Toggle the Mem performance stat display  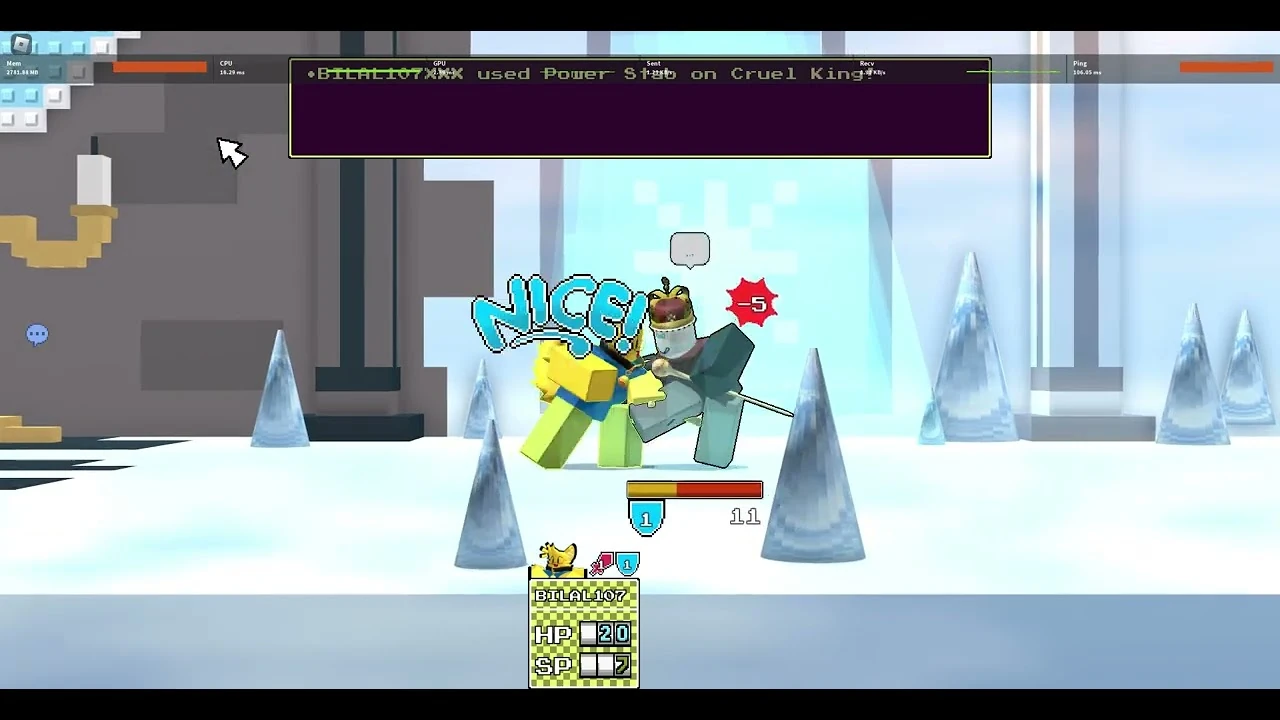(20, 67)
